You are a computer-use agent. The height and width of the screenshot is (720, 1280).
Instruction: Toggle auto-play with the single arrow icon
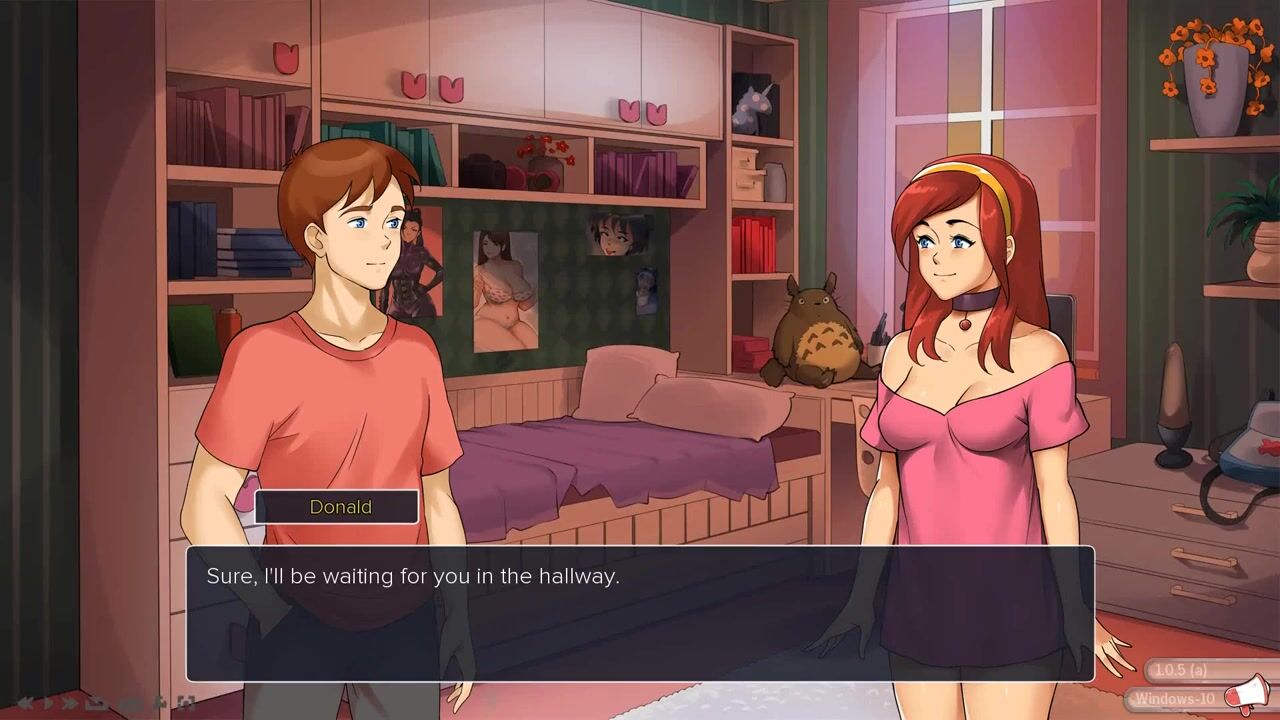(x=47, y=703)
